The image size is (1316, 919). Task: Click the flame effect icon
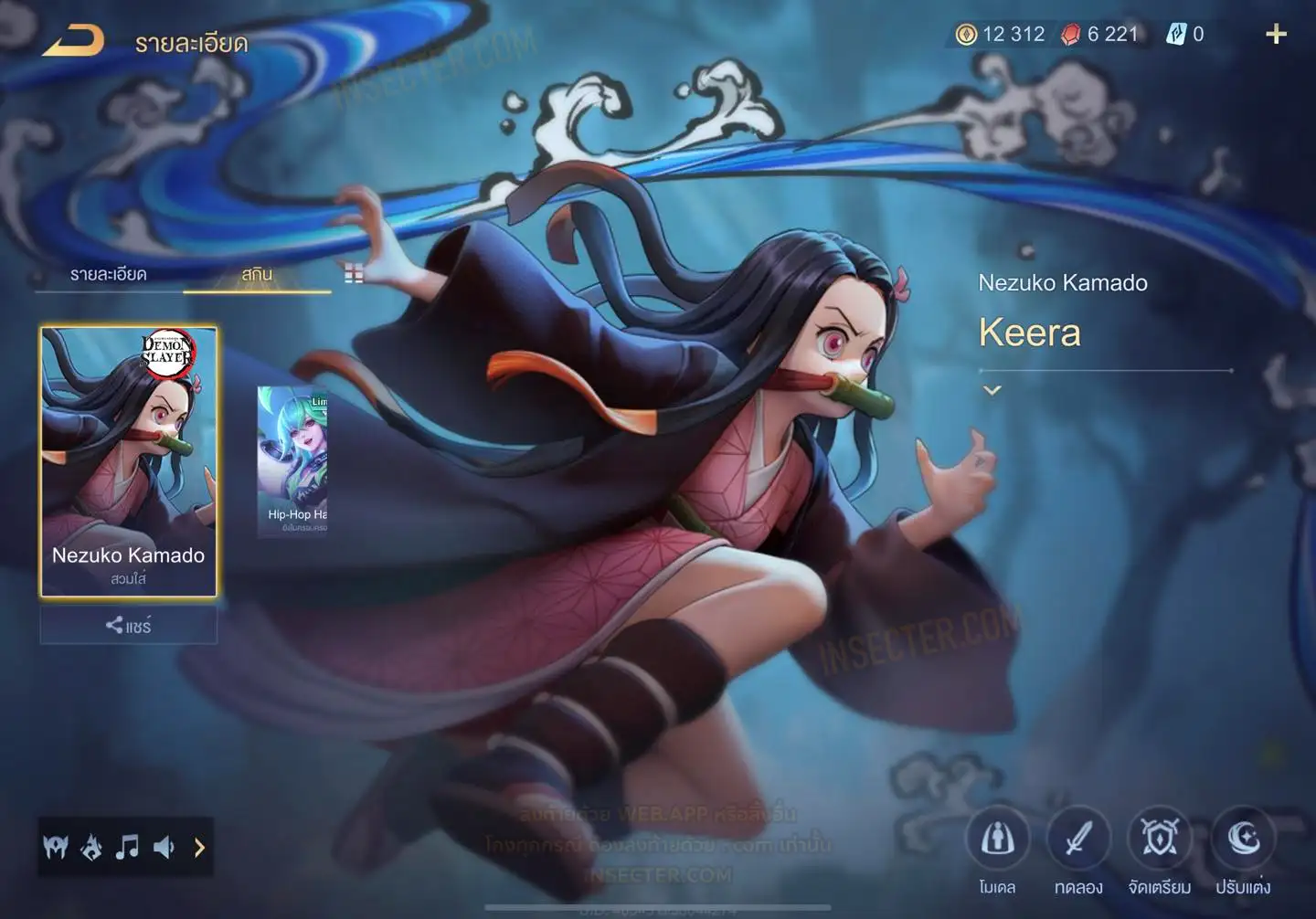point(91,848)
